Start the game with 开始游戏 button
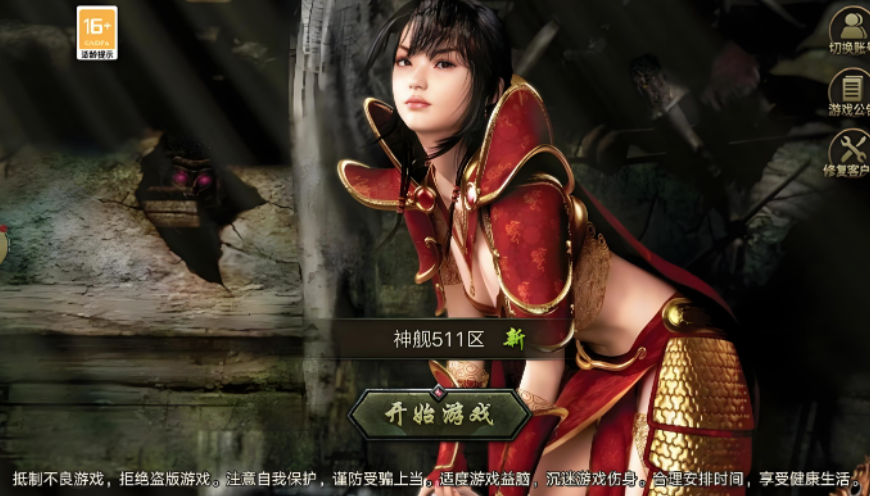Viewport: 870px width, 496px height. tap(439, 415)
